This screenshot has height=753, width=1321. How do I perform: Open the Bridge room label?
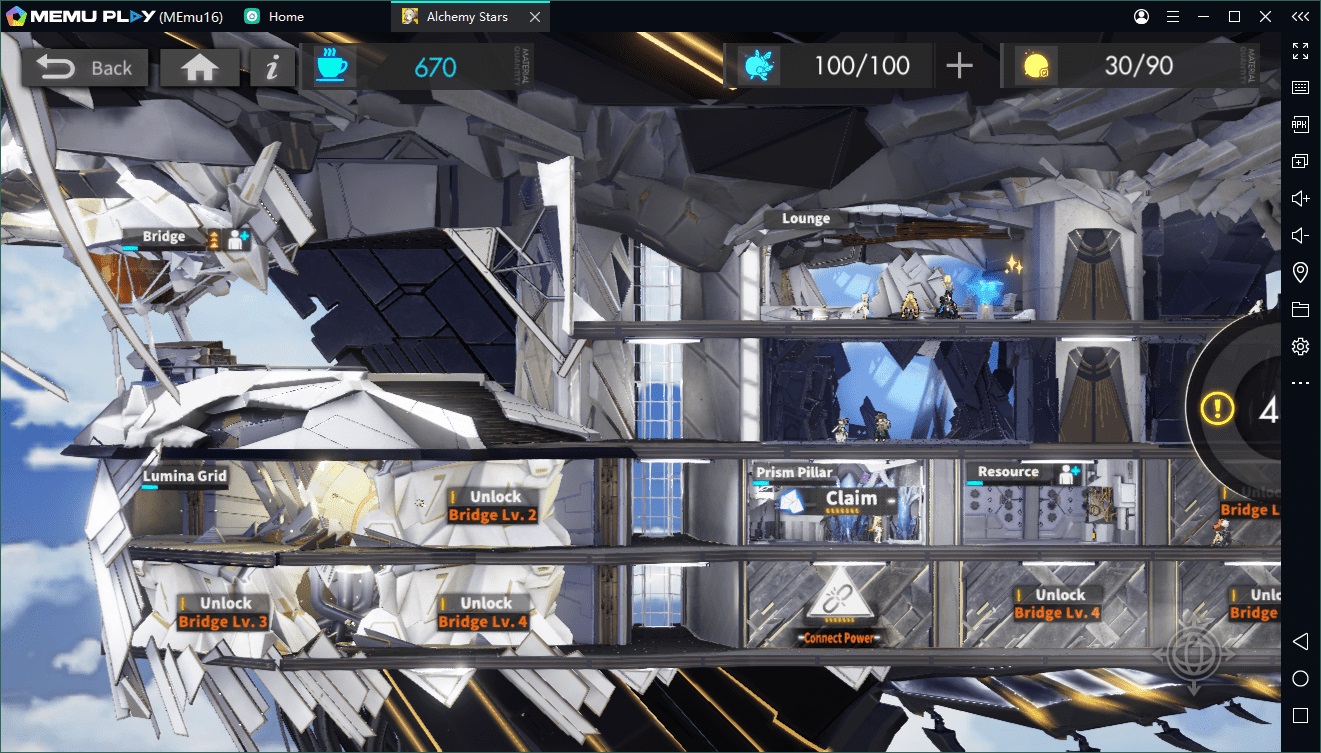pyautogui.click(x=164, y=237)
